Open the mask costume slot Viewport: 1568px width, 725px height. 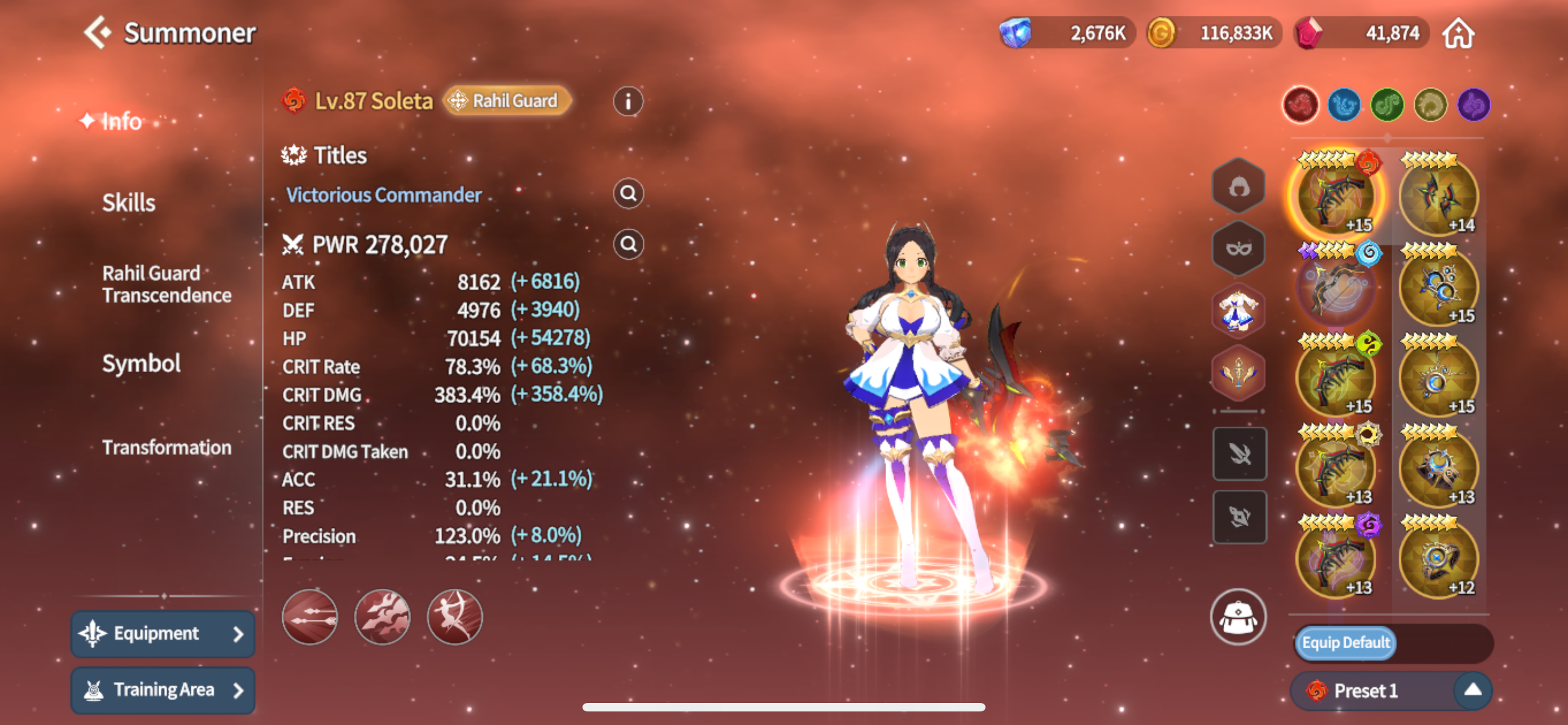pyautogui.click(x=1238, y=248)
